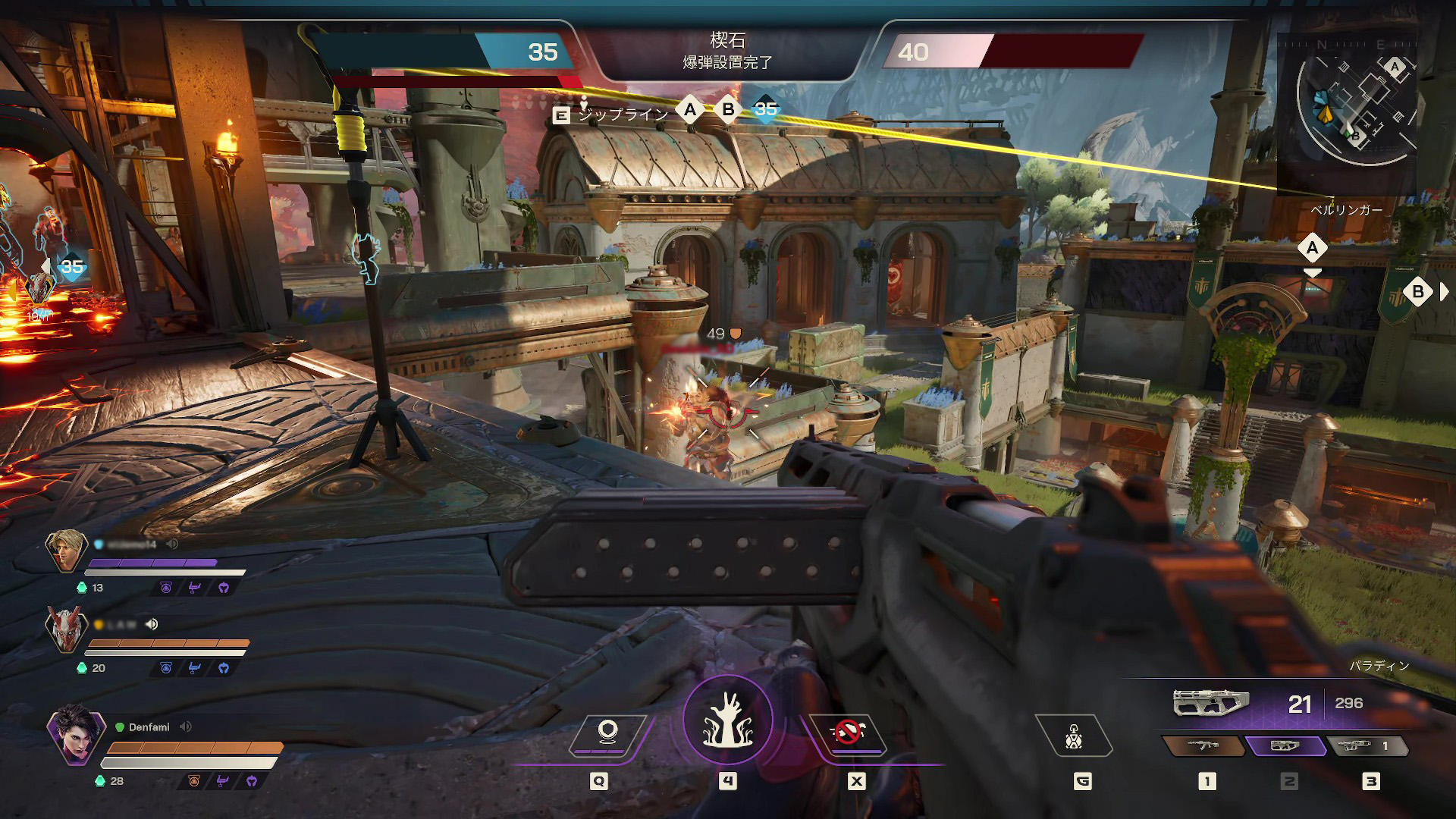Select the highlighted purple weapon slot 2
The image size is (1456, 819).
1286,746
